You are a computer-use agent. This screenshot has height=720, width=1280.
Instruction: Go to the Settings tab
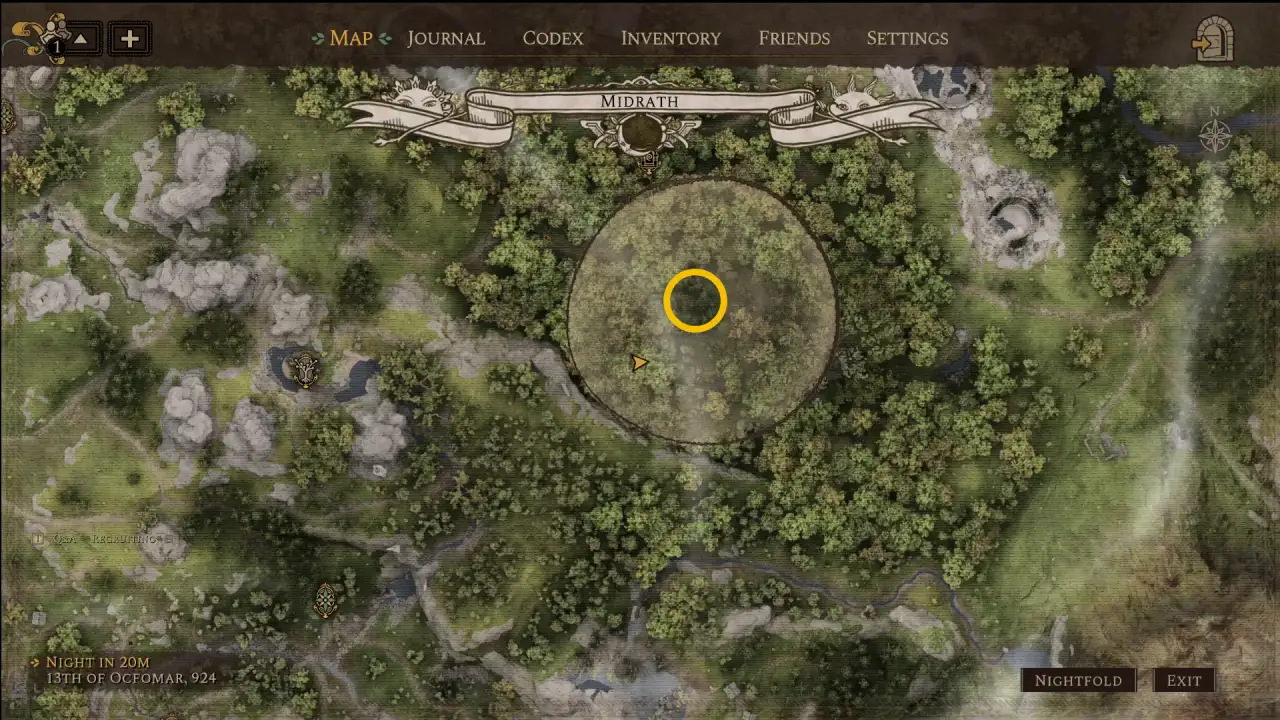[x=907, y=39]
